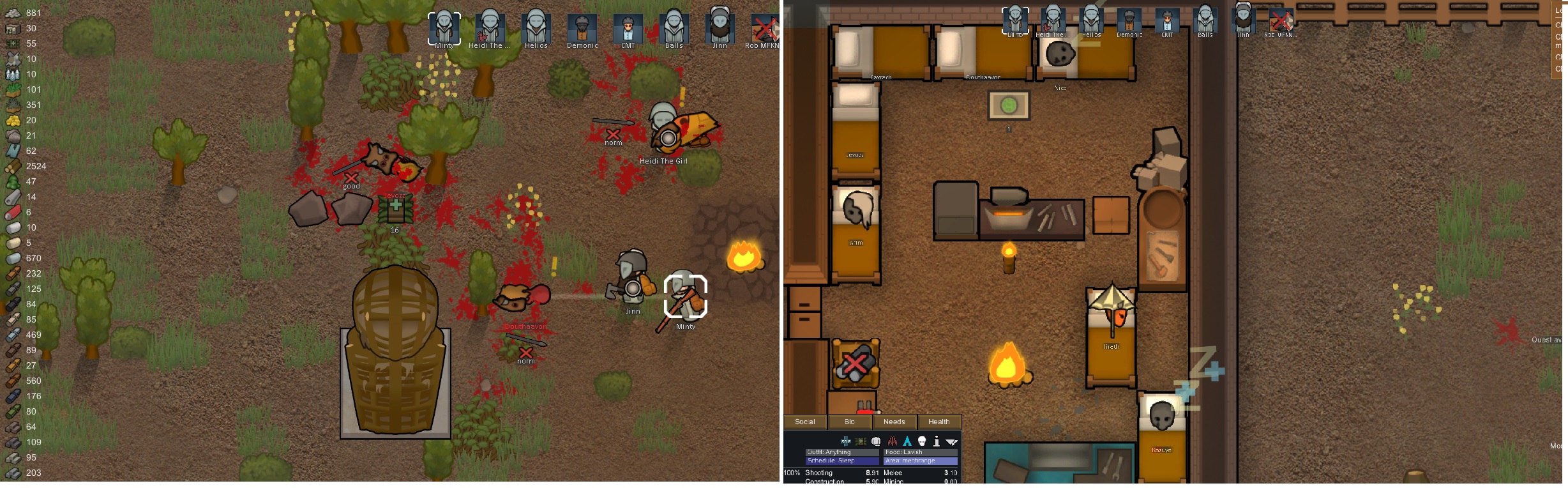Select the sarcophagus on the battlefield map
Screen dimensions: 1568x488
tap(396, 358)
